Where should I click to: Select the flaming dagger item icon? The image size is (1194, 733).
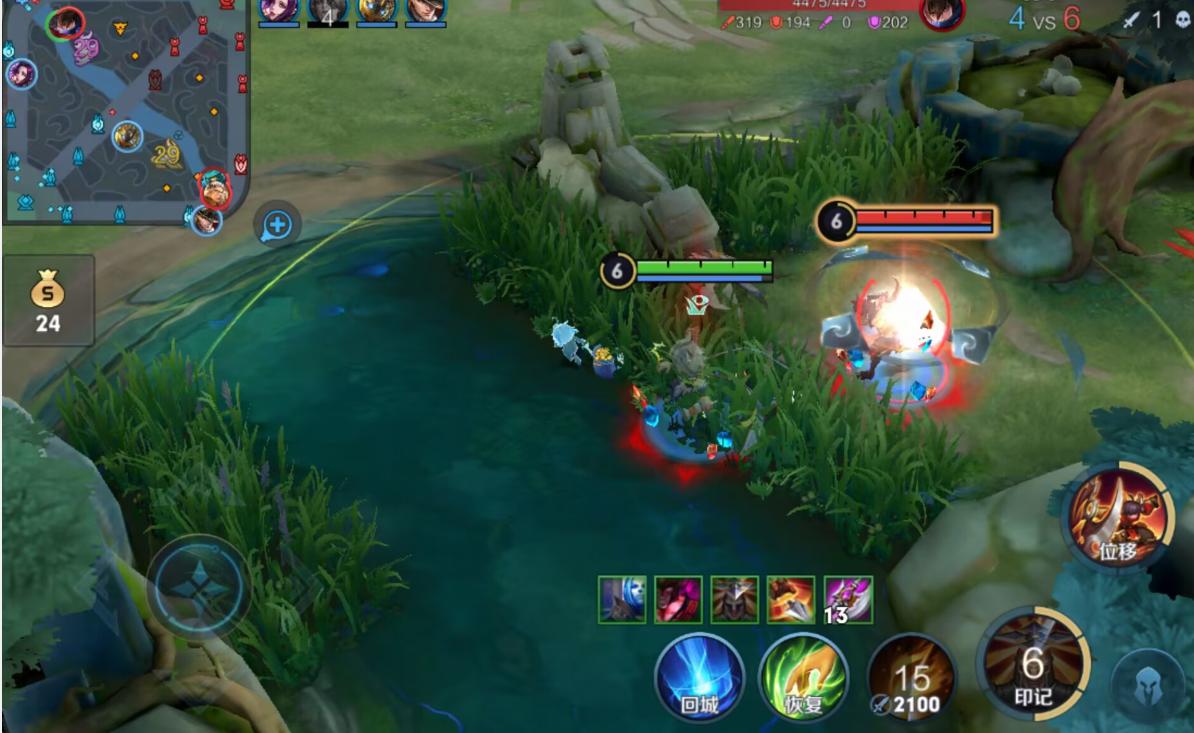(x=791, y=599)
